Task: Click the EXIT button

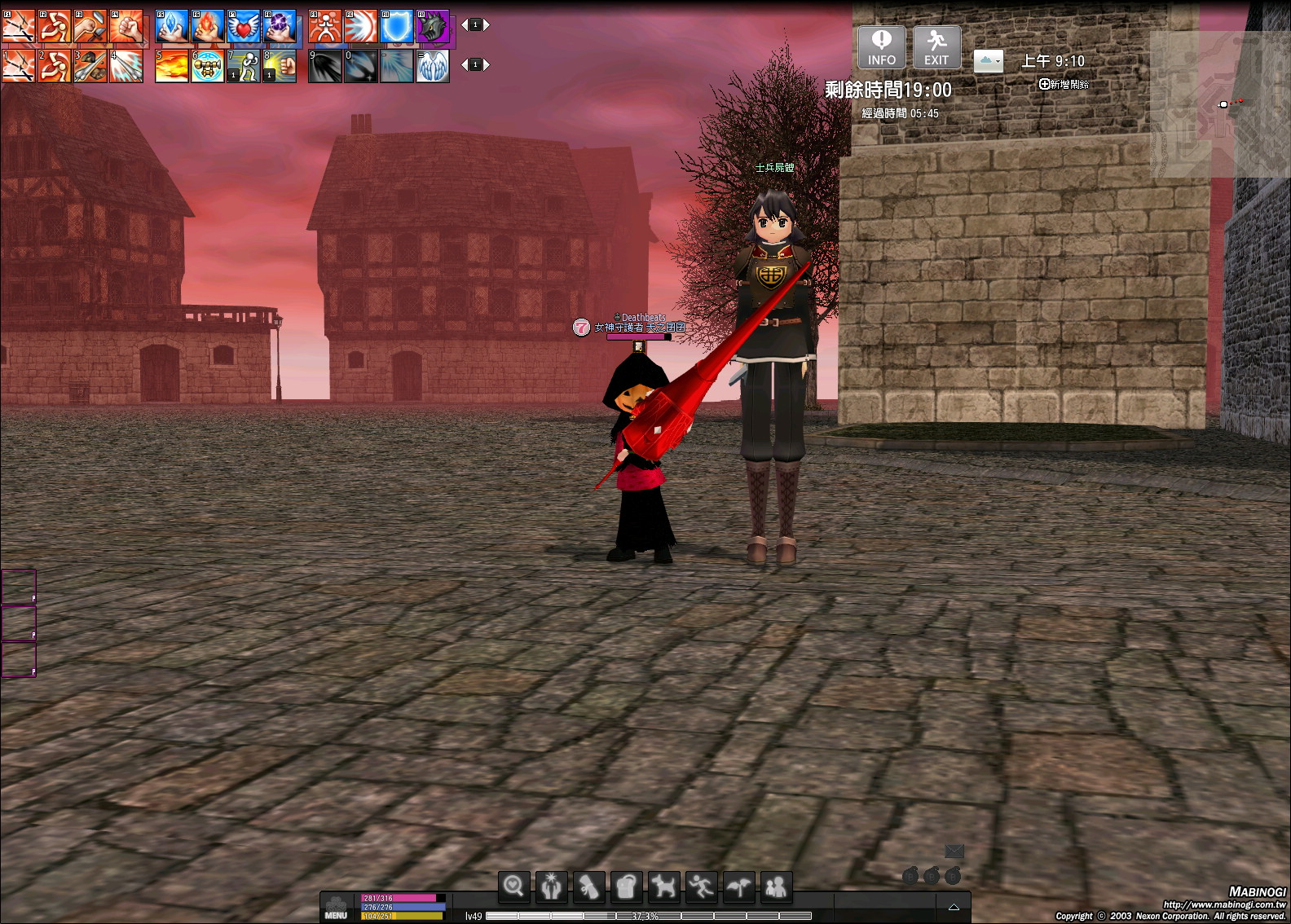Action: point(936,47)
